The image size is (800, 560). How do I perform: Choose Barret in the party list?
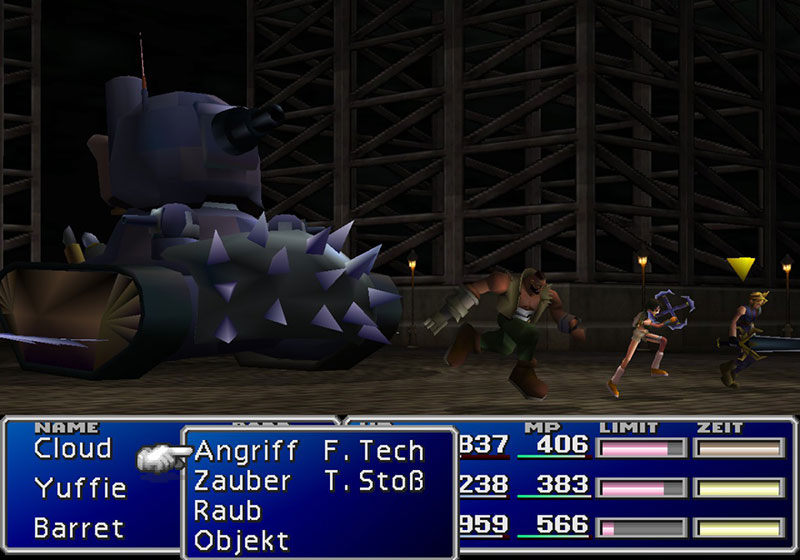pos(79,527)
